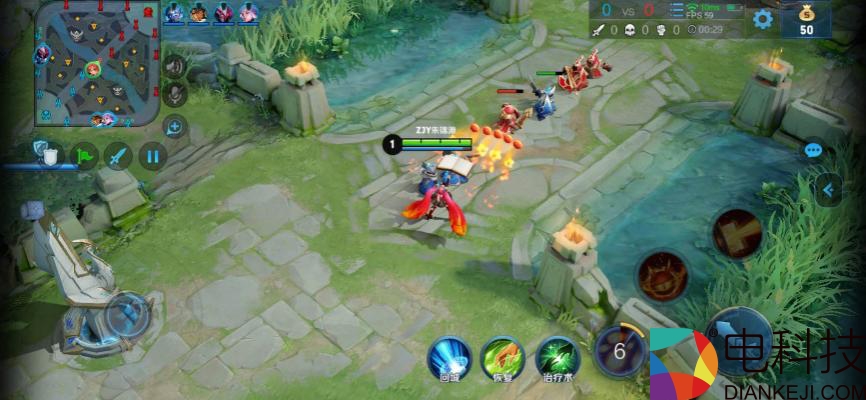This screenshot has width=866, height=400.
Task: Open the shop via gold bag
Action: coord(805,19)
